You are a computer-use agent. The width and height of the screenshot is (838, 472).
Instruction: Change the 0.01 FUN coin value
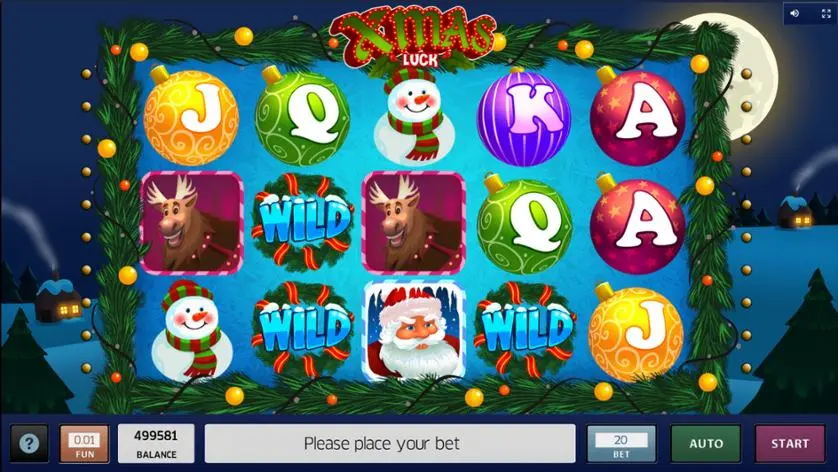point(84,443)
